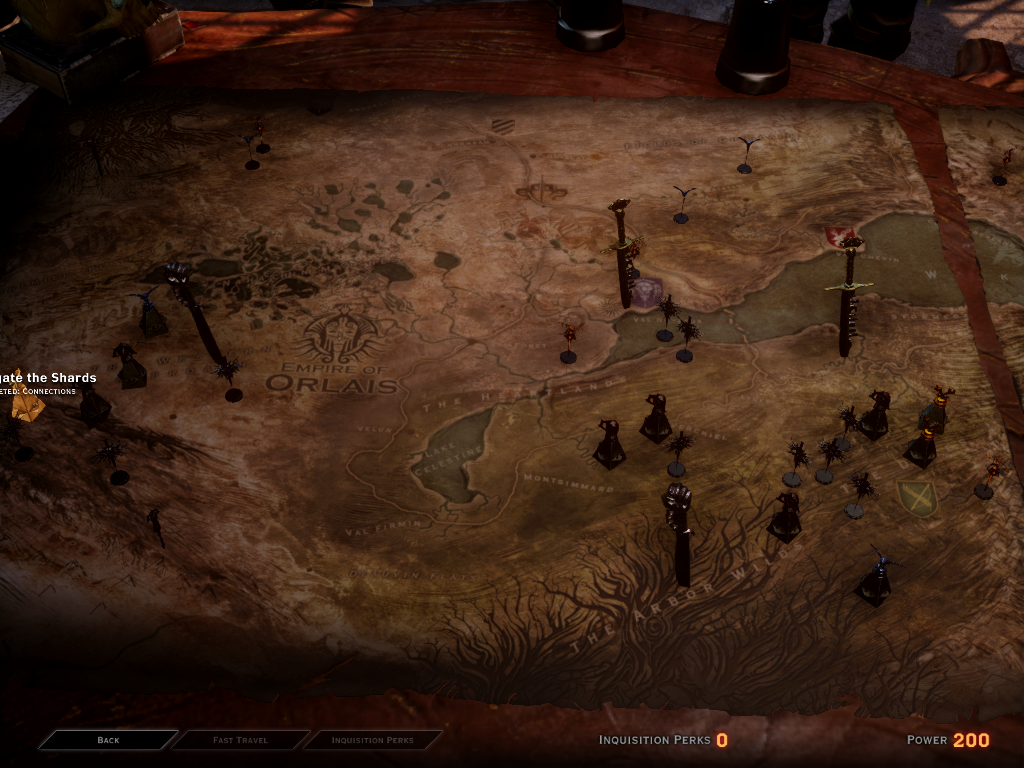This screenshot has width=1024, height=768.
Task: Open the Inquisition Perks menu
Action: click(372, 740)
